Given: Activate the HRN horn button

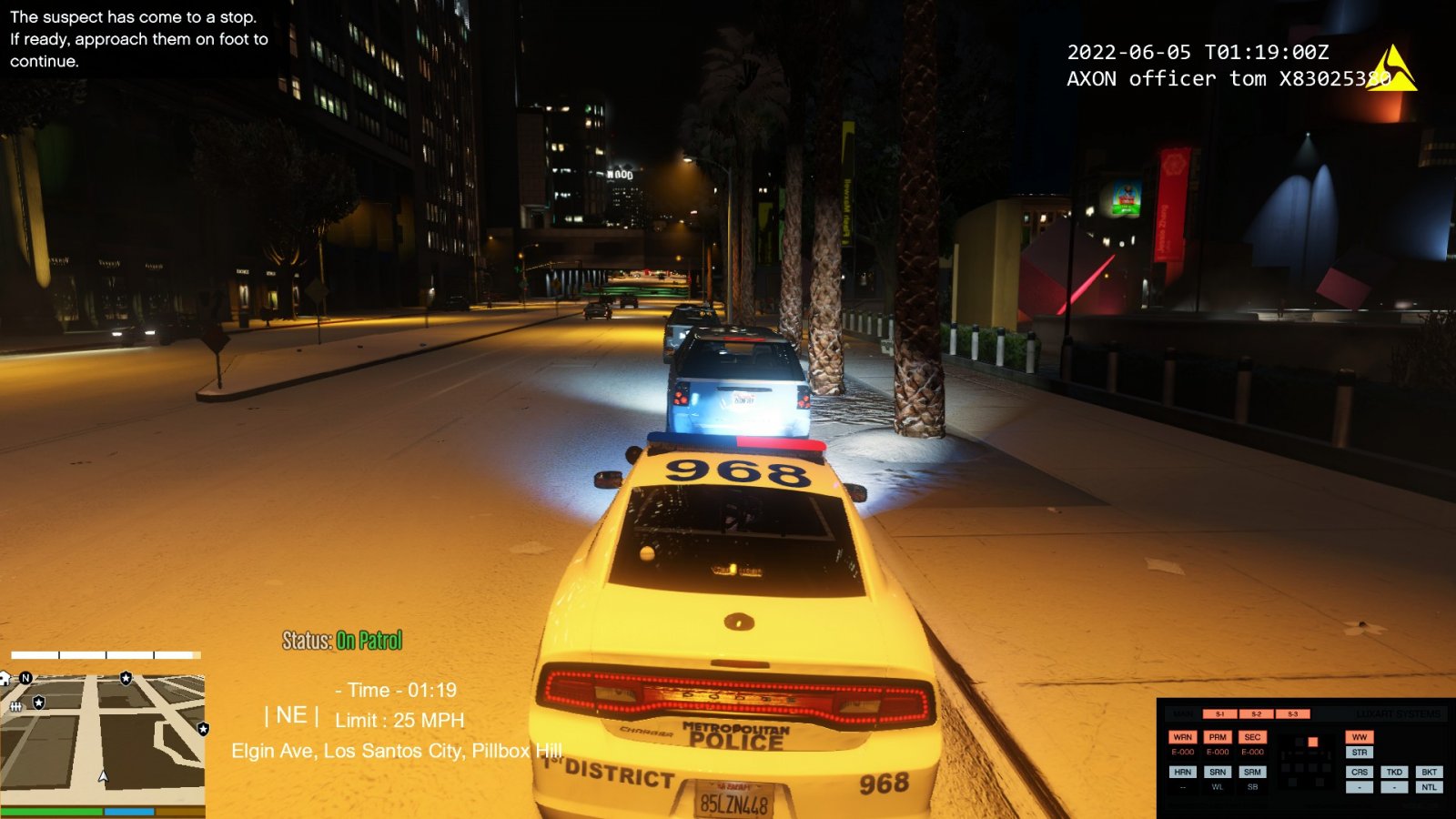Looking at the screenshot, I should coord(1182,772).
